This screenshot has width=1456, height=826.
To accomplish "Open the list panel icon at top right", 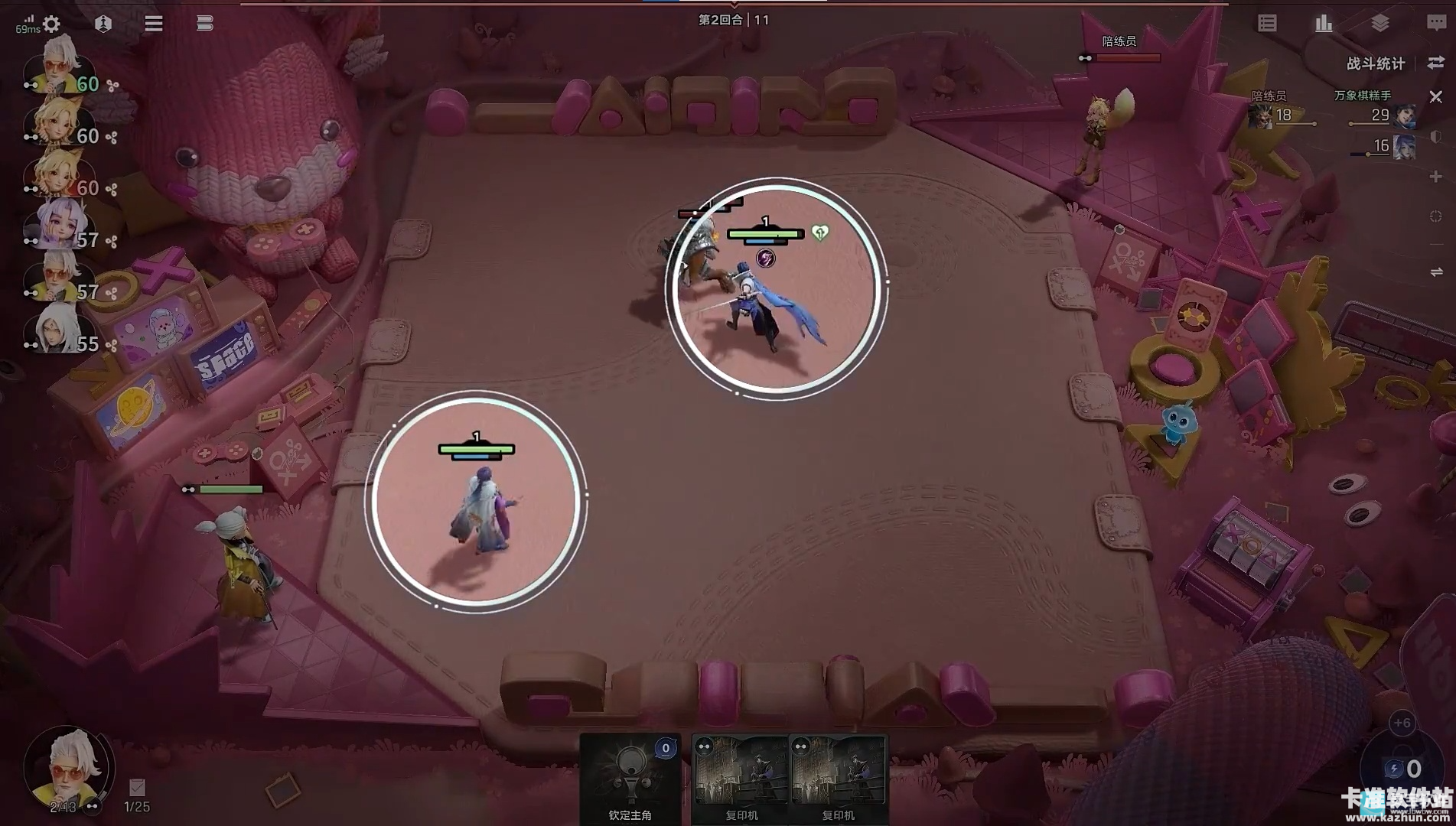I will [x=1267, y=24].
